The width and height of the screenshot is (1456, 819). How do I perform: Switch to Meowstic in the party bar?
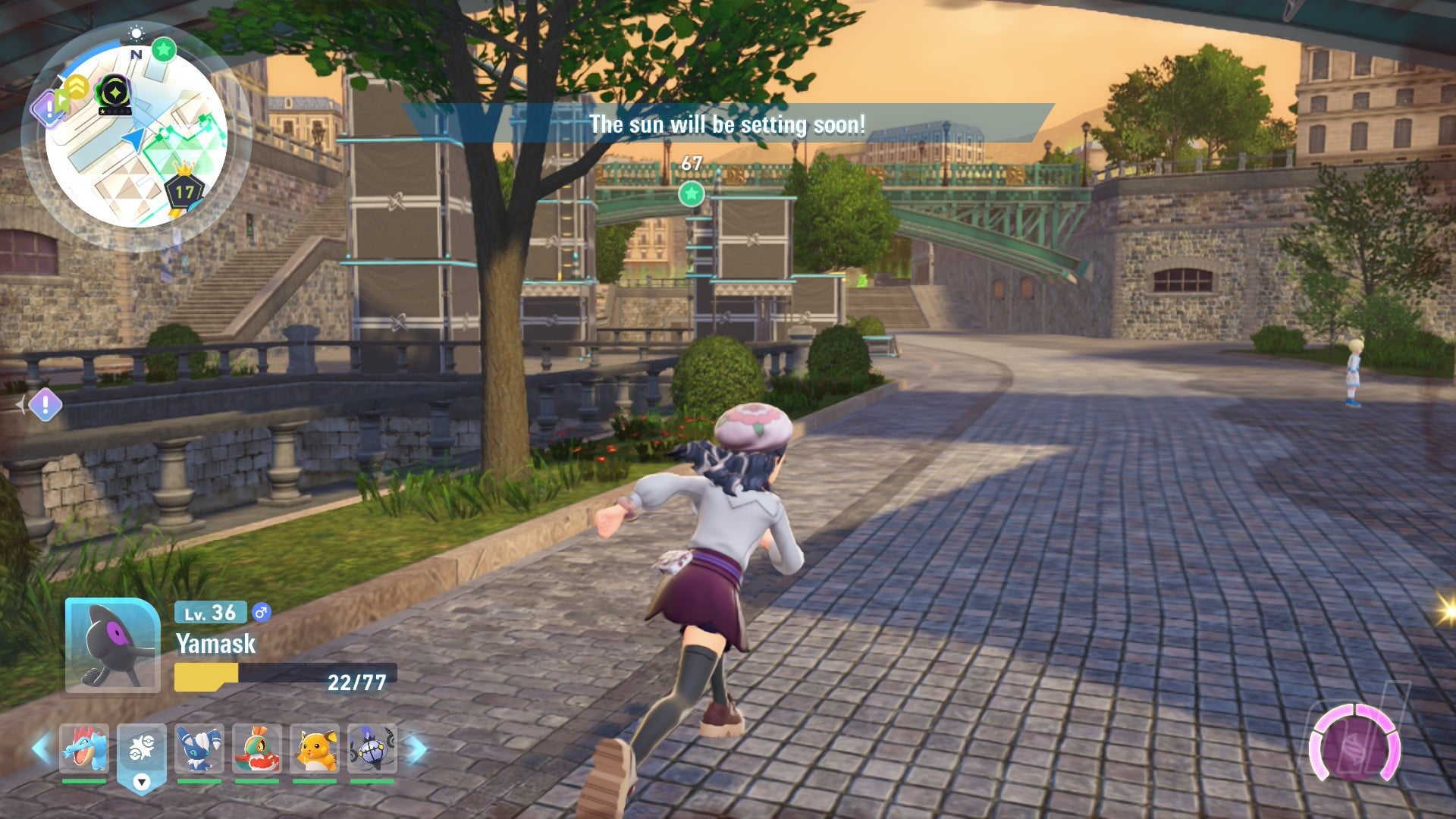click(x=199, y=748)
